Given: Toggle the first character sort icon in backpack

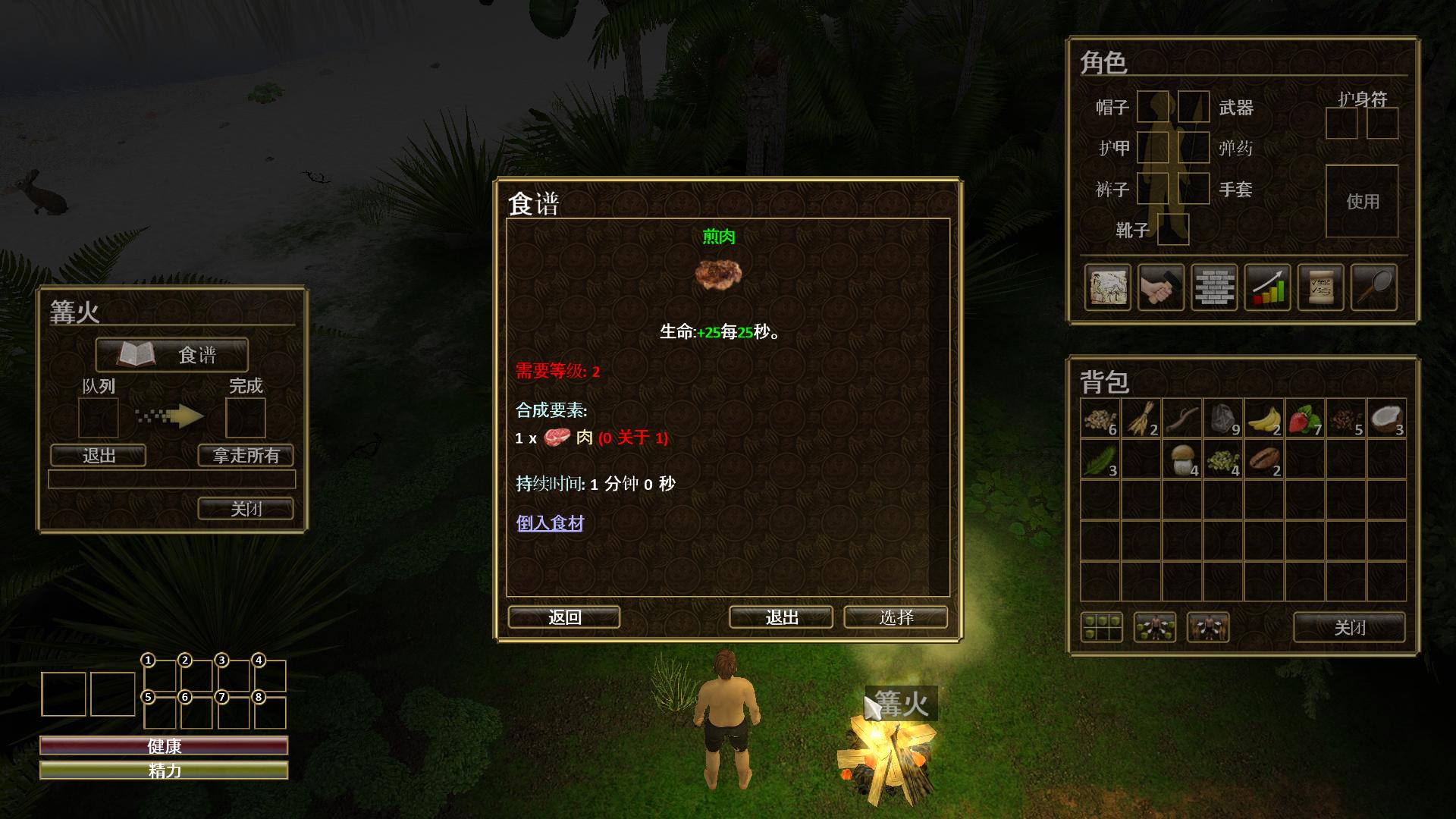Looking at the screenshot, I should [1156, 628].
